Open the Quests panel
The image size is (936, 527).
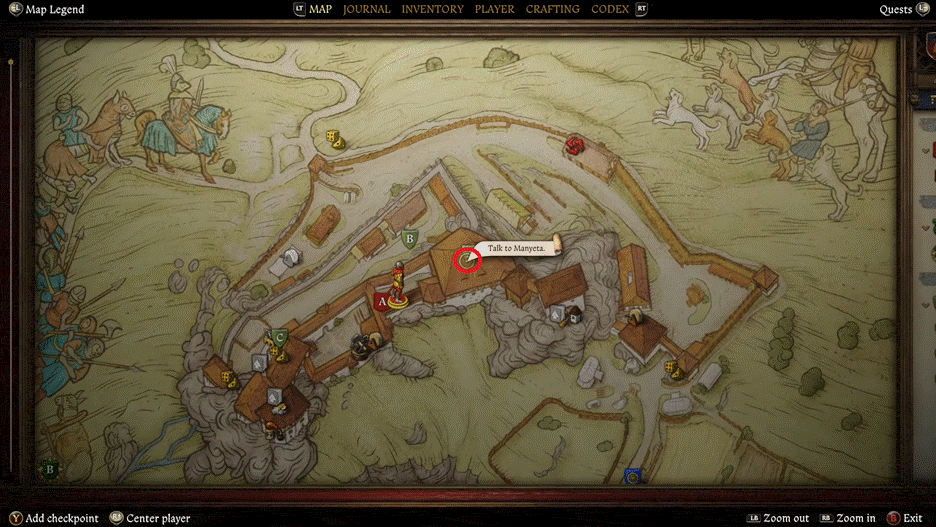coord(896,9)
